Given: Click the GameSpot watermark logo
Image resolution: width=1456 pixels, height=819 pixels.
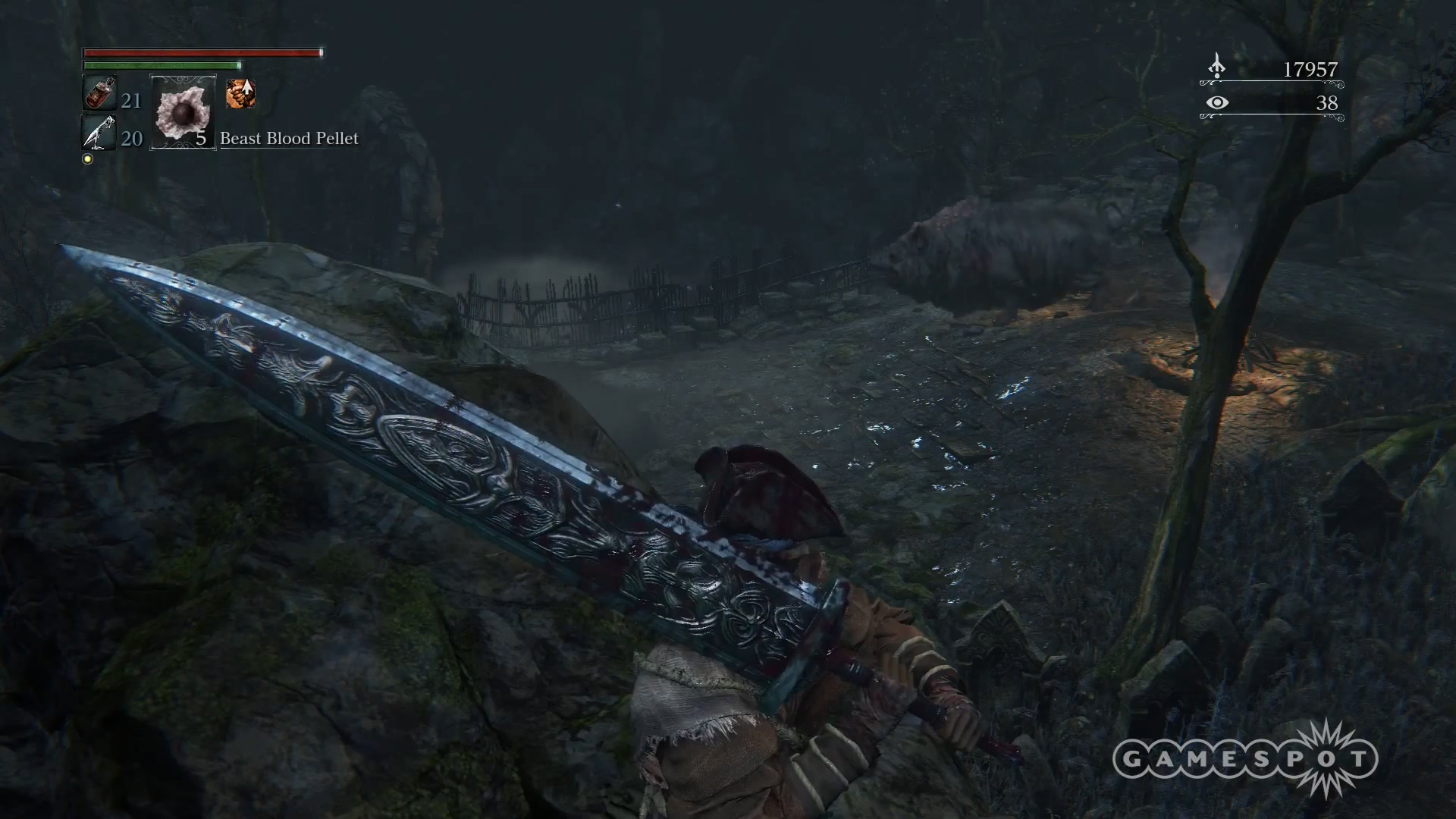Looking at the screenshot, I should 1245,759.
